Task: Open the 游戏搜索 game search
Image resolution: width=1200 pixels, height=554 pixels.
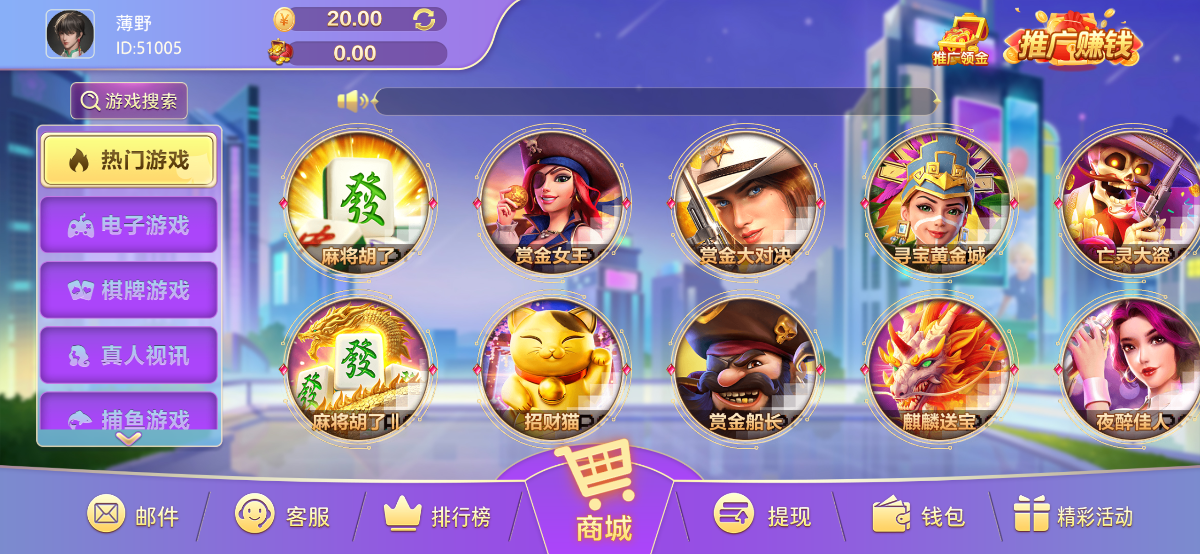Action: click(129, 101)
